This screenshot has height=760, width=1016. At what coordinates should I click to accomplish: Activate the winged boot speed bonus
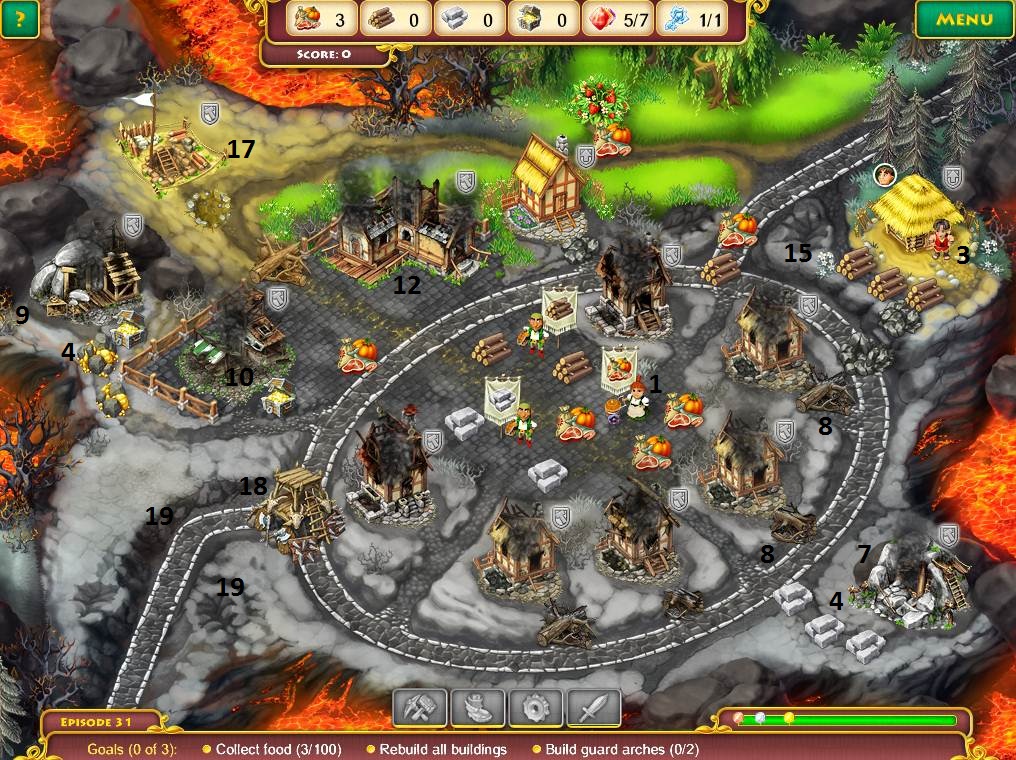click(477, 708)
